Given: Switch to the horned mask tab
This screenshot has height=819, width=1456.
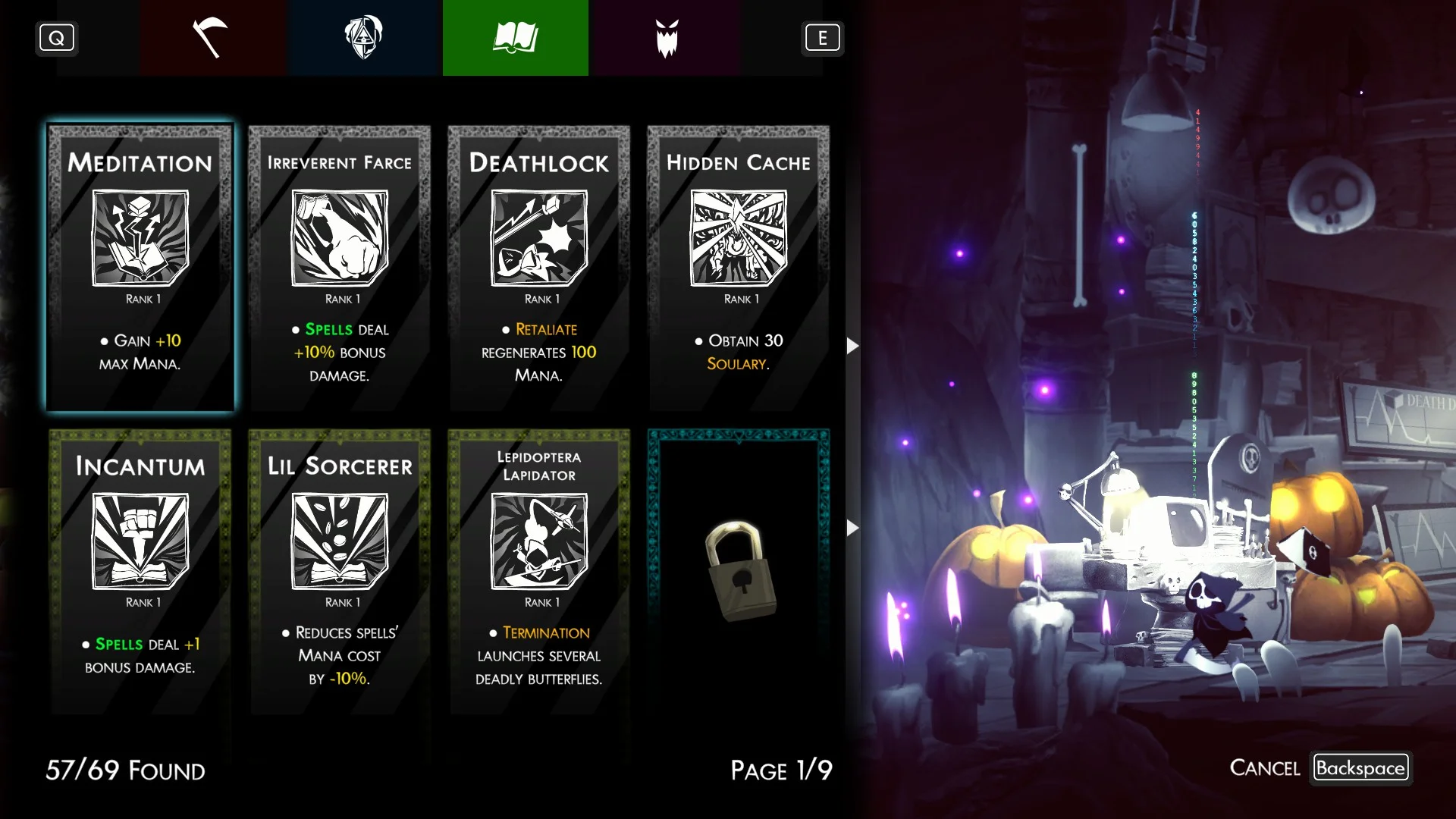Looking at the screenshot, I should coord(667,38).
